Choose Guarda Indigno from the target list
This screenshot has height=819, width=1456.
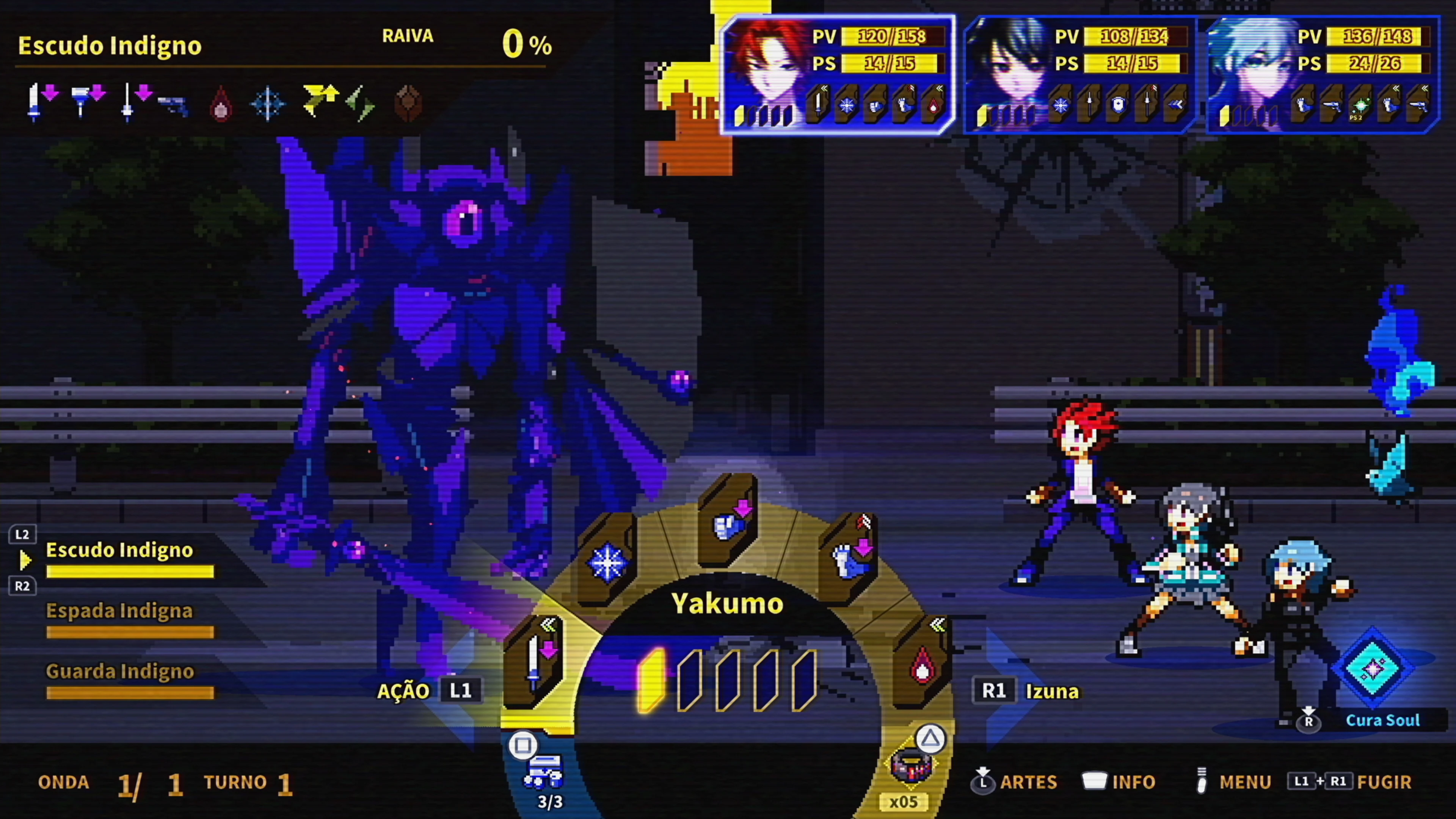pos(119,672)
